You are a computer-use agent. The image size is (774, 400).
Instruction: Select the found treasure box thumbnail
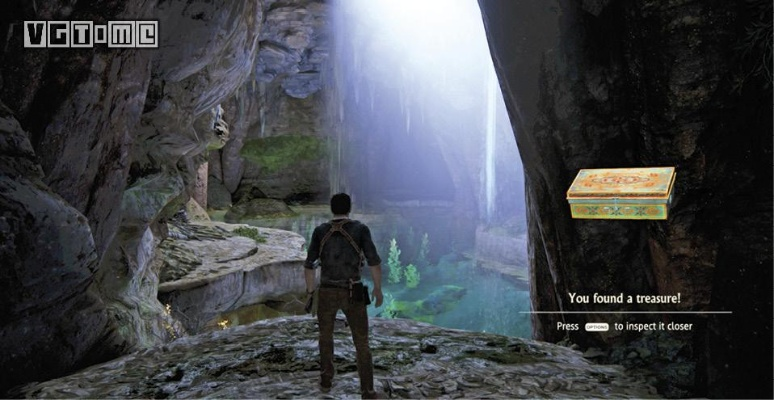tap(620, 193)
